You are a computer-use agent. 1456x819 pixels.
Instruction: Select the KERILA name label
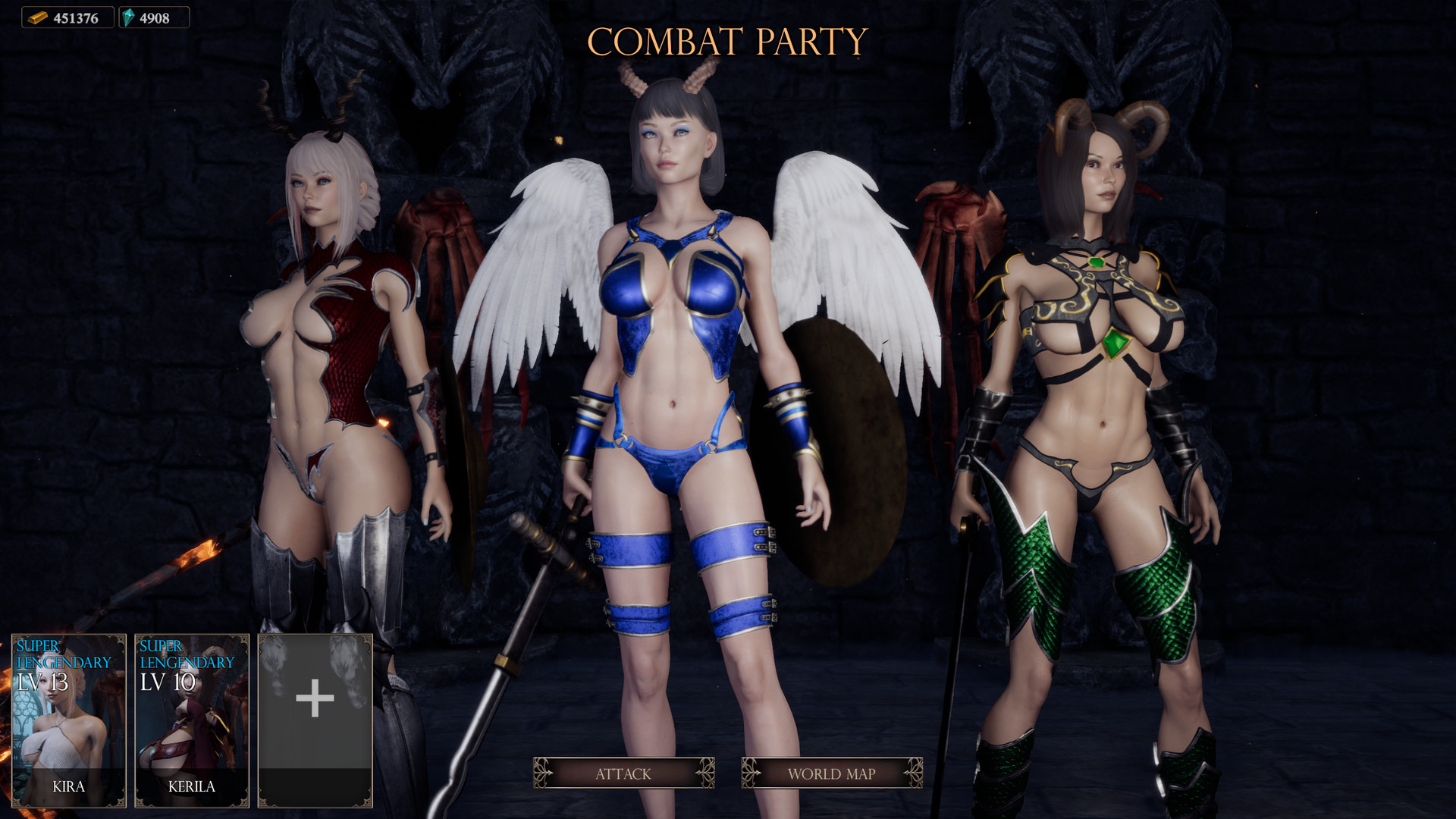tap(192, 786)
